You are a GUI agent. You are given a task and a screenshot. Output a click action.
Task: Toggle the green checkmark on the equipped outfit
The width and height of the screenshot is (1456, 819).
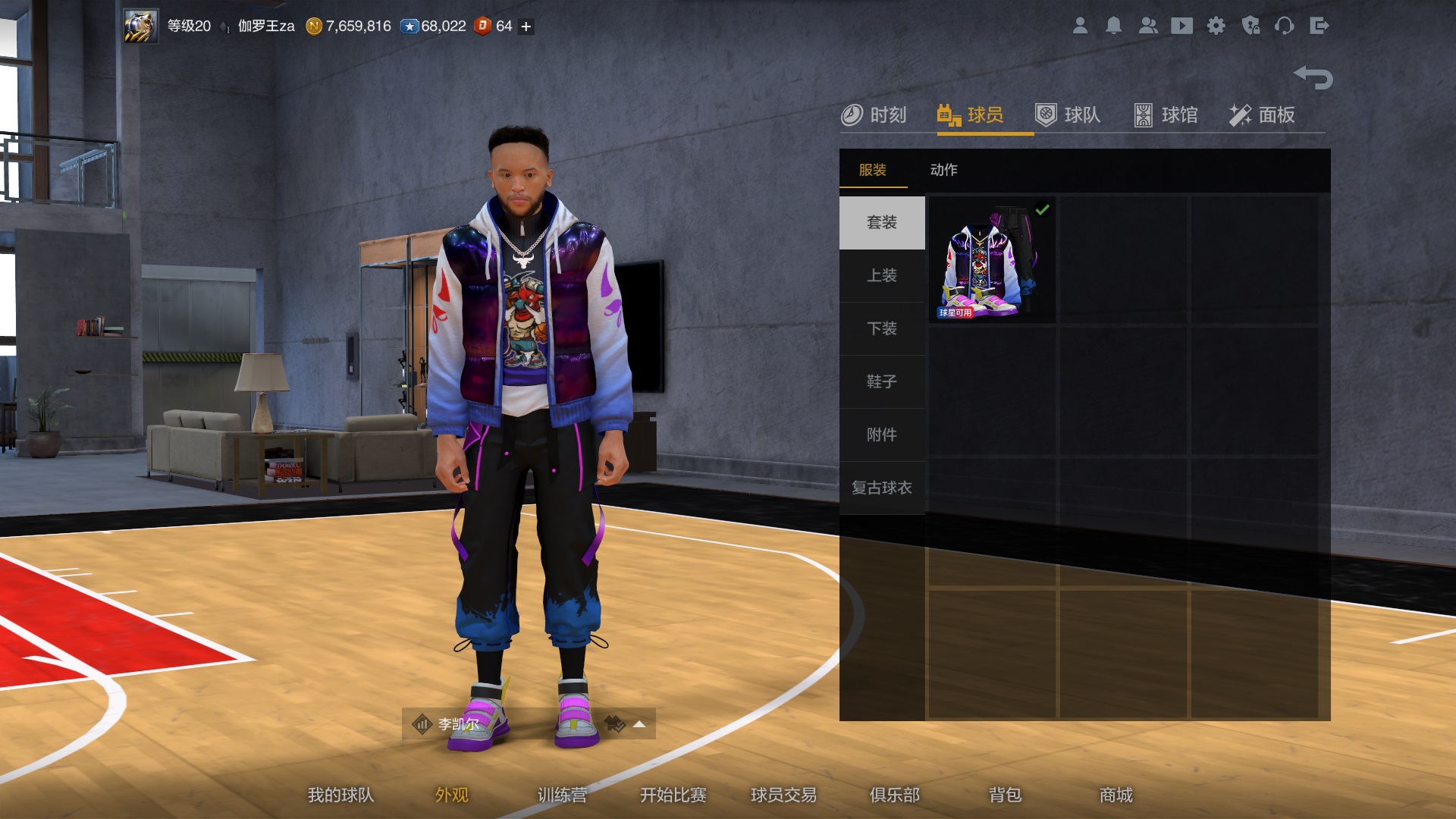1044,209
